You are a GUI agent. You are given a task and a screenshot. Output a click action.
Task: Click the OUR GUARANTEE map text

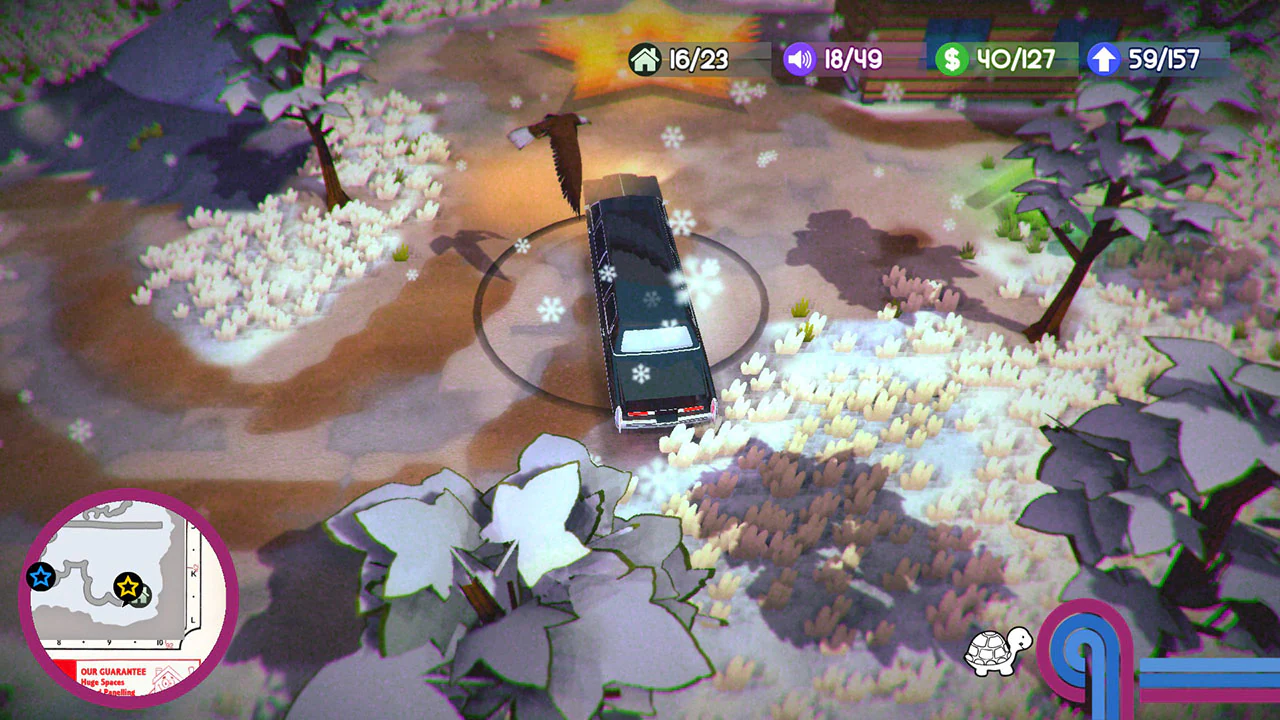pyautogui.click(x=112, y=672)
